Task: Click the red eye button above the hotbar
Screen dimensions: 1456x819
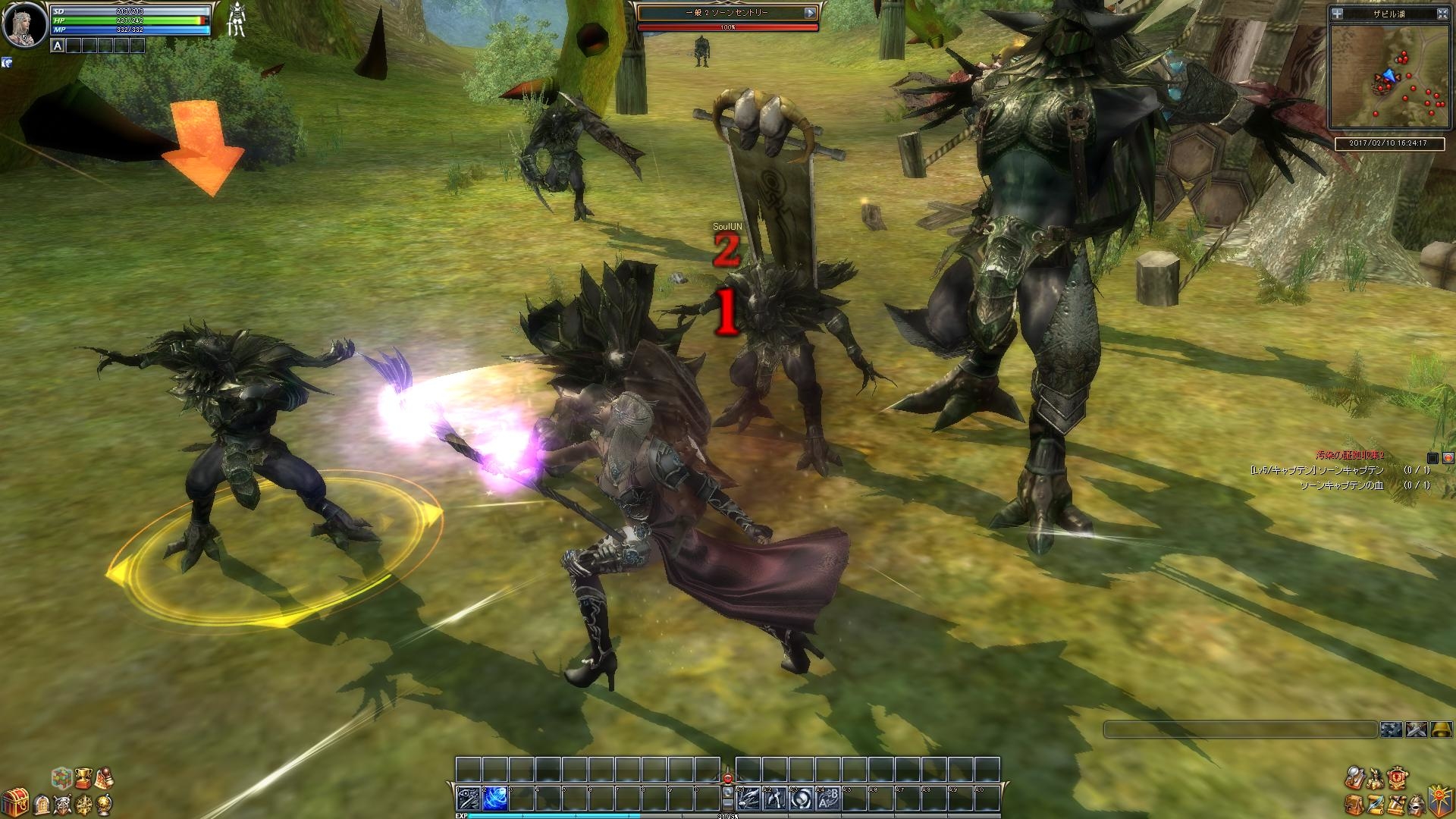Action: pyautogui.click(x=728, y=777)
